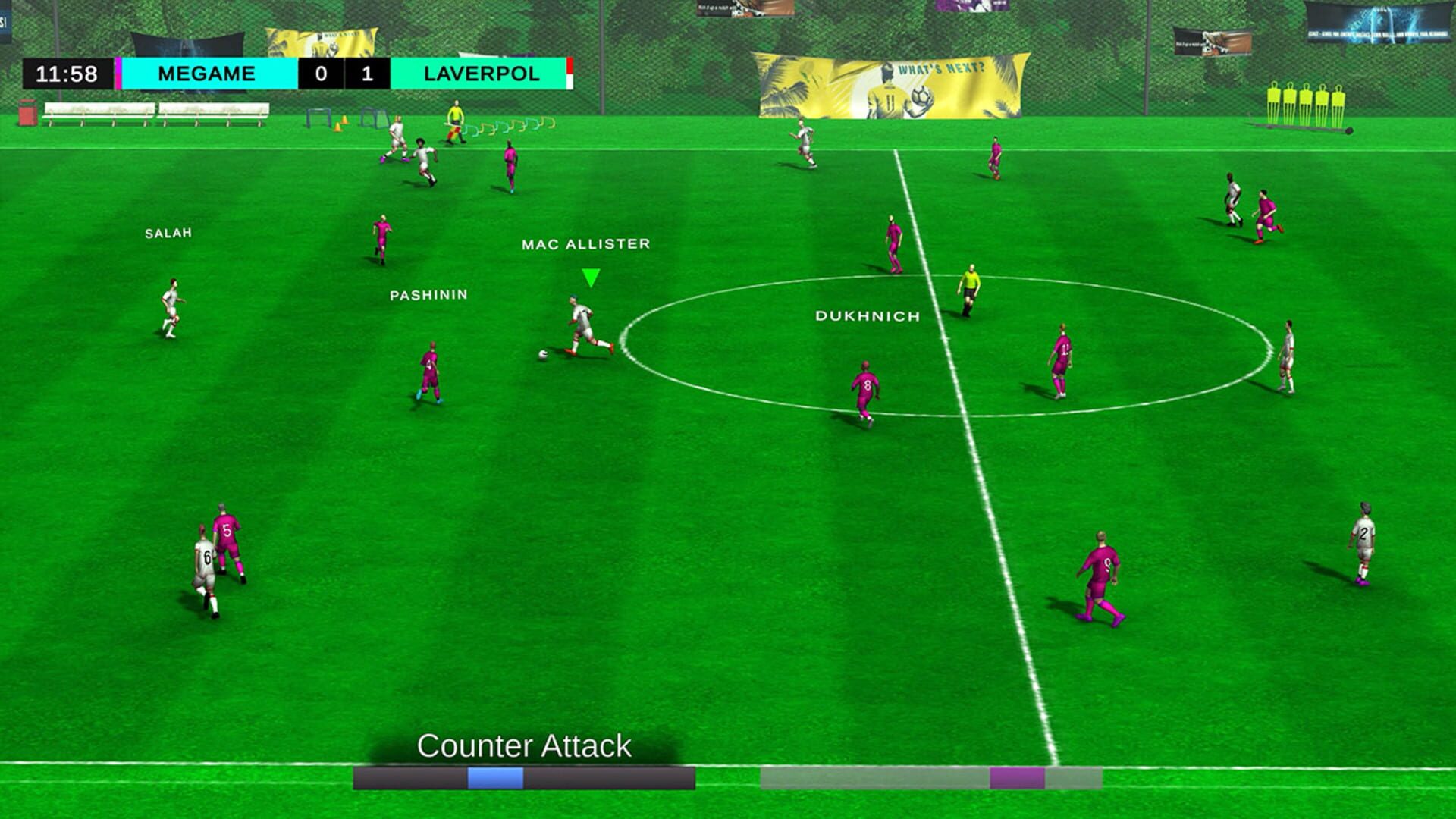Click the 0-1 score display

pyautogui.click(x=343, y=73)
